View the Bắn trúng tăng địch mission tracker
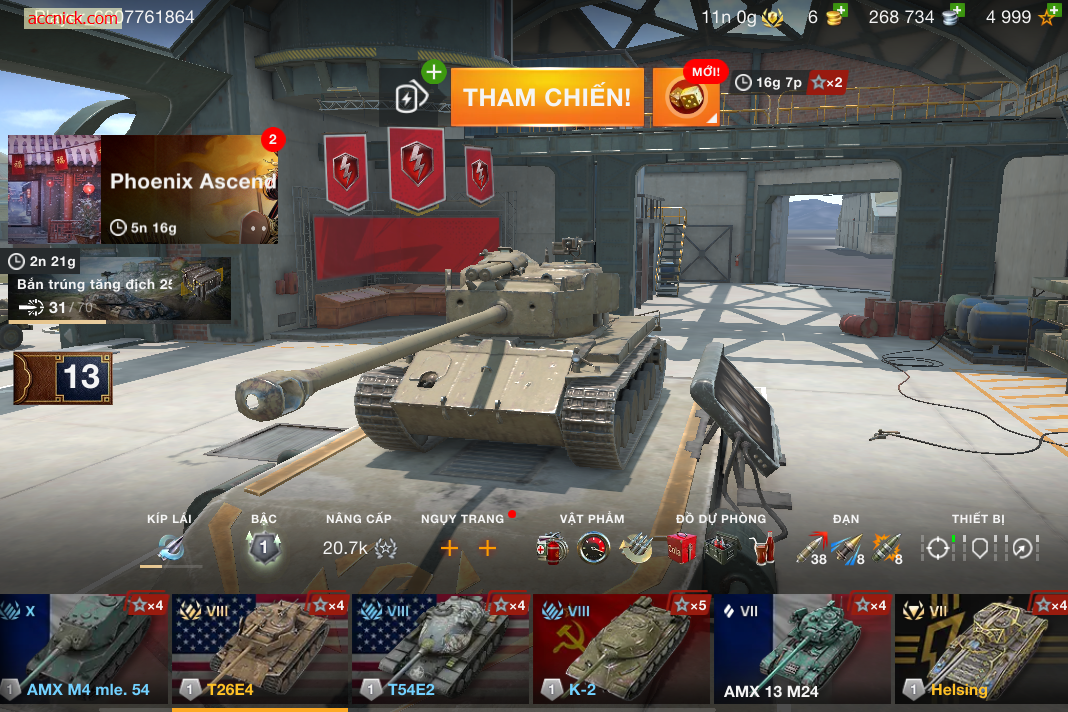The height and width of the screenshot is (712, 1068). point(119,289)
